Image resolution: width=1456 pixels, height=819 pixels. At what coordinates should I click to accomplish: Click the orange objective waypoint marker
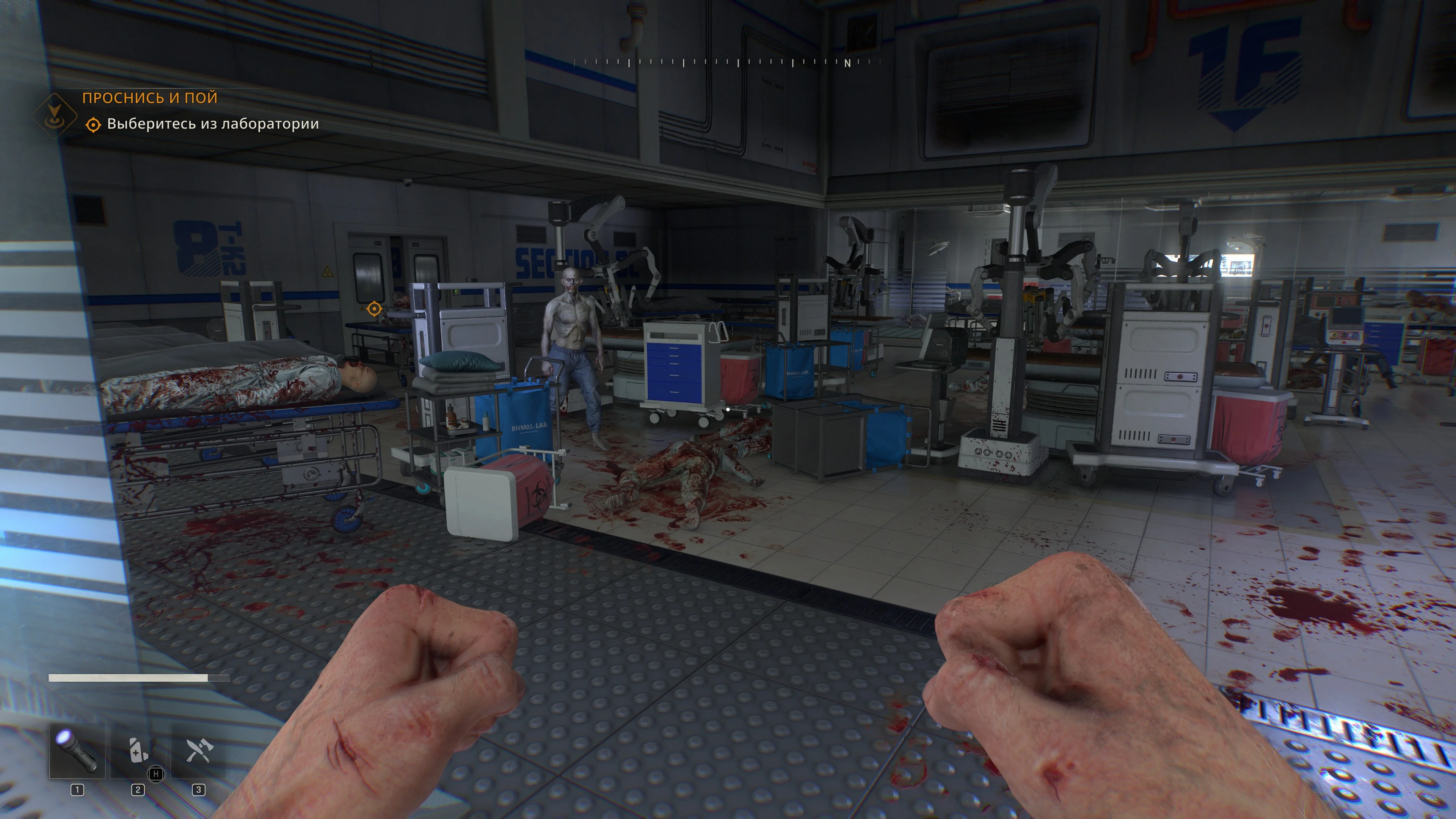pyautogui.click(x=373, y=309)
